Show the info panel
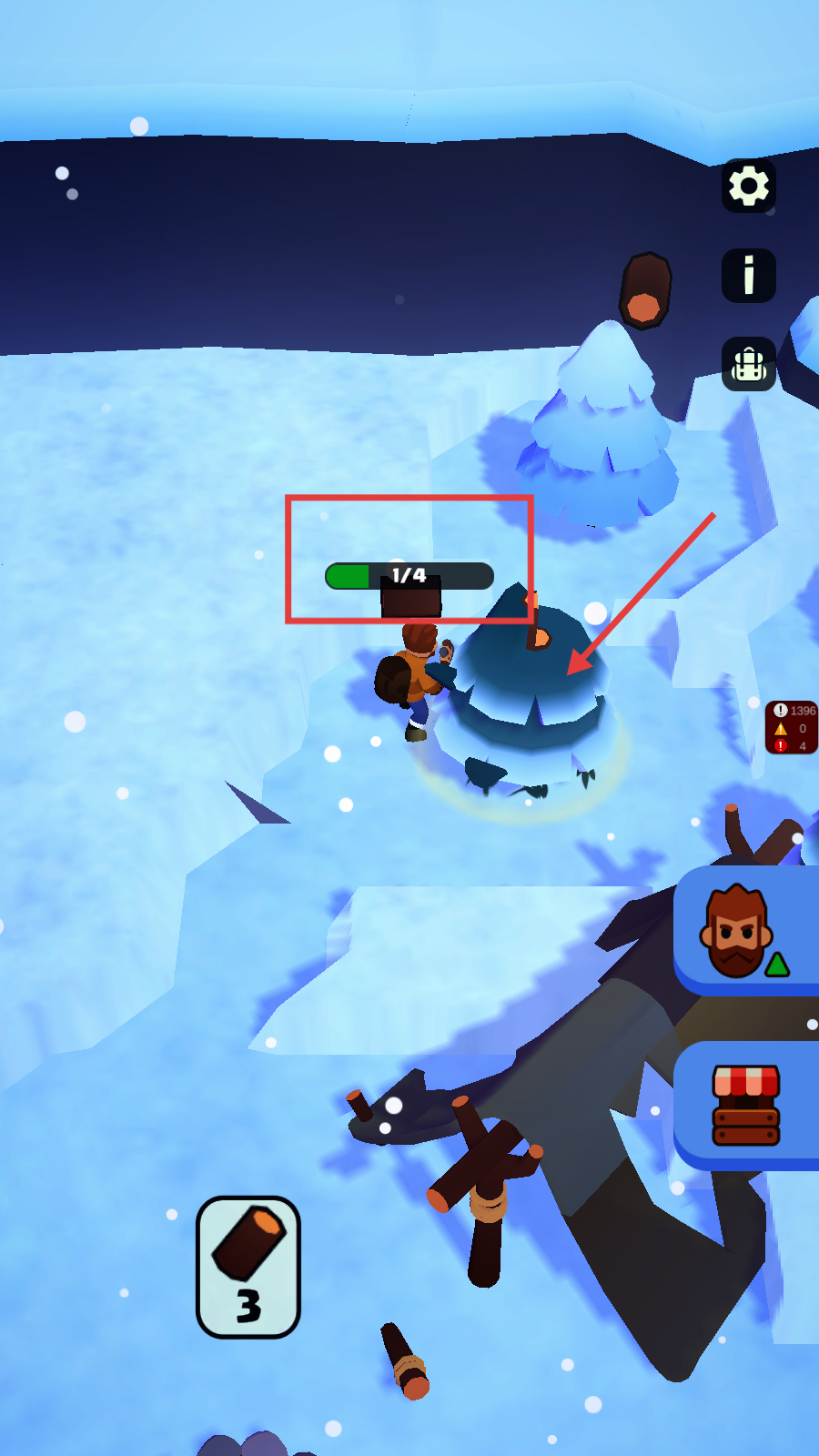This screenshot has width=819, height=1456. (749, 275)
